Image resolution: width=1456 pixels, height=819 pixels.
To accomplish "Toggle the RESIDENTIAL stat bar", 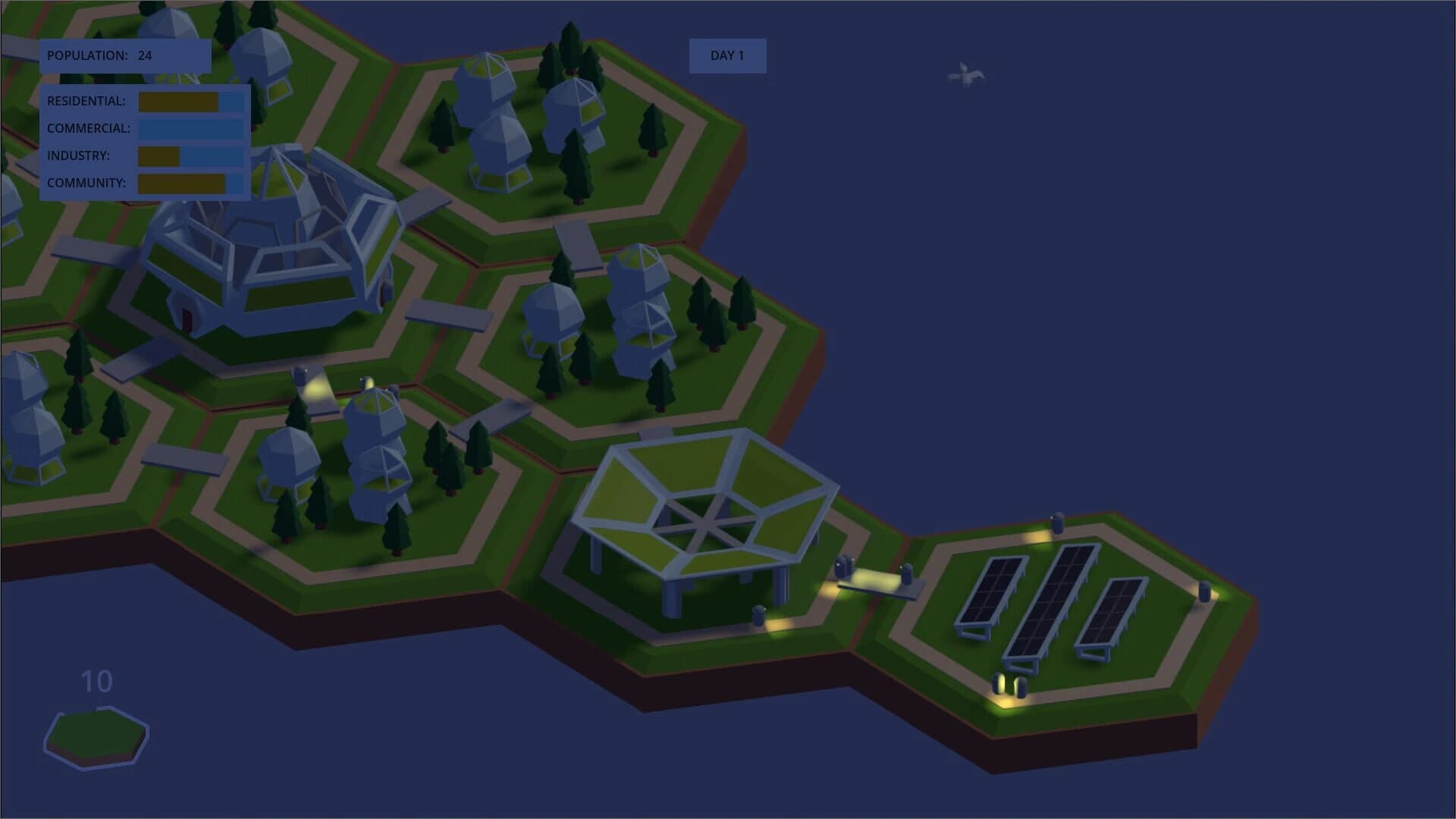I will [x=190, y=100].
